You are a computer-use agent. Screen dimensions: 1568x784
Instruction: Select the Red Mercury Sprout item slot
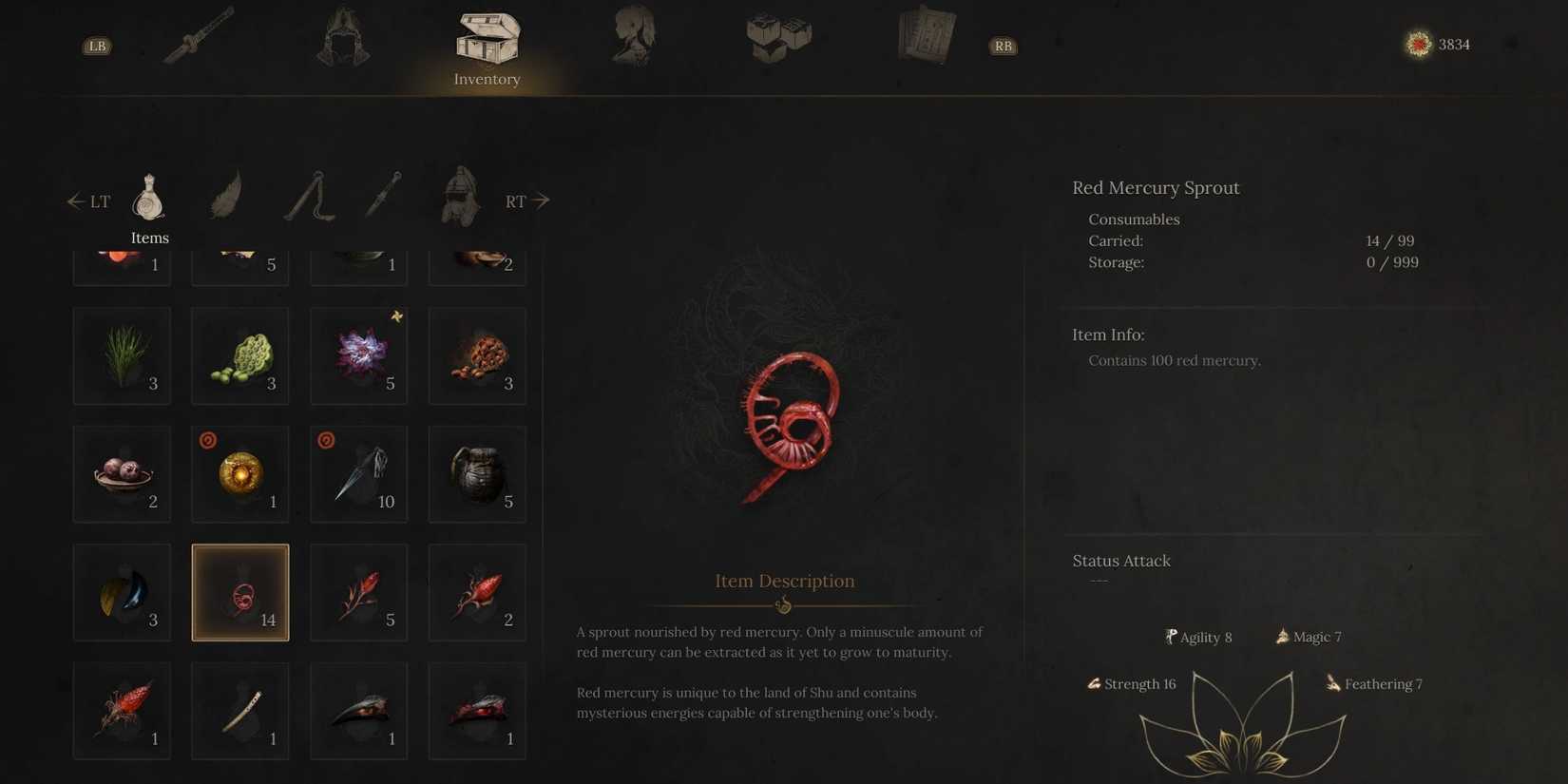tap(239, 591)
